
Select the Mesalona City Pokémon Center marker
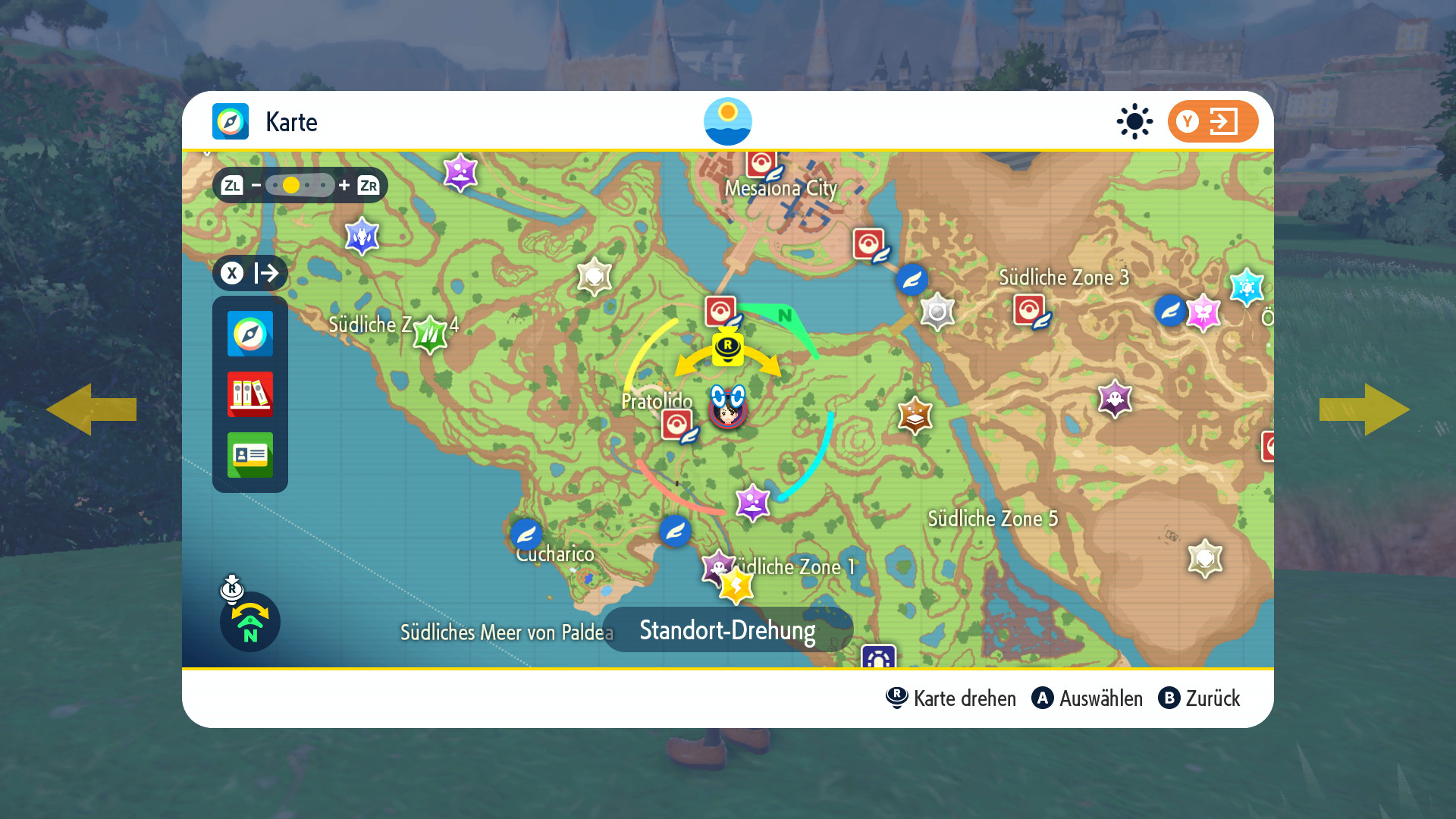[x=761, y=162]
